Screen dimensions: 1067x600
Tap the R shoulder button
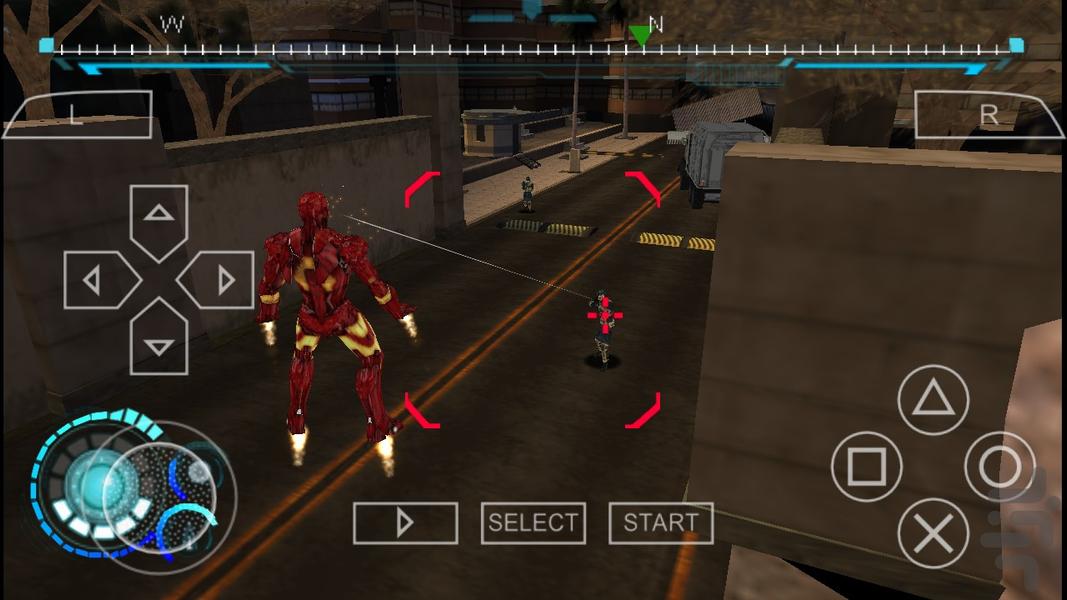[x=988, y=115]
